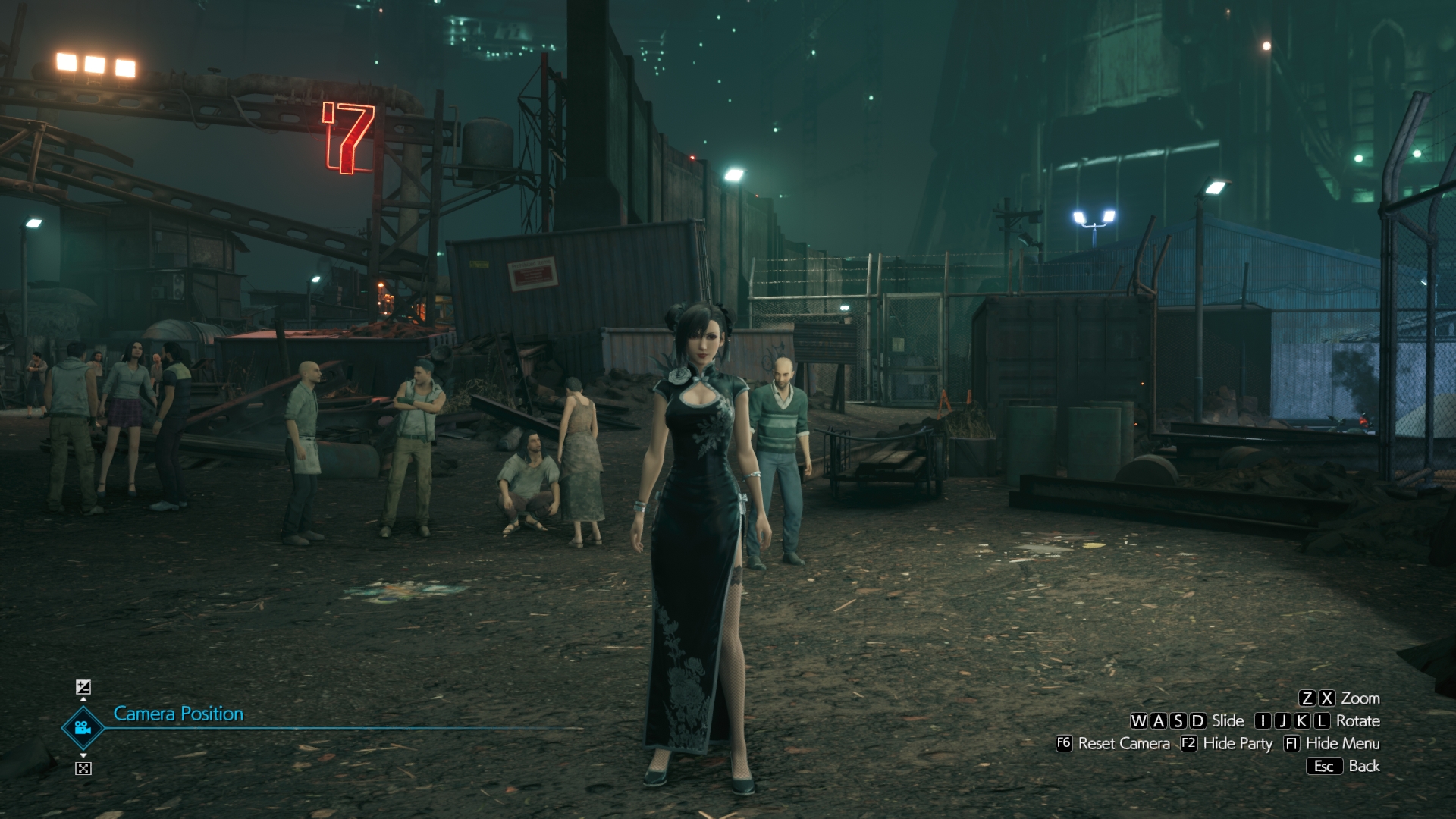This screenshot has width=1456, height=819.
Task: Switch to the exposure plus/minus setting icon
Action: click(83, 687)
